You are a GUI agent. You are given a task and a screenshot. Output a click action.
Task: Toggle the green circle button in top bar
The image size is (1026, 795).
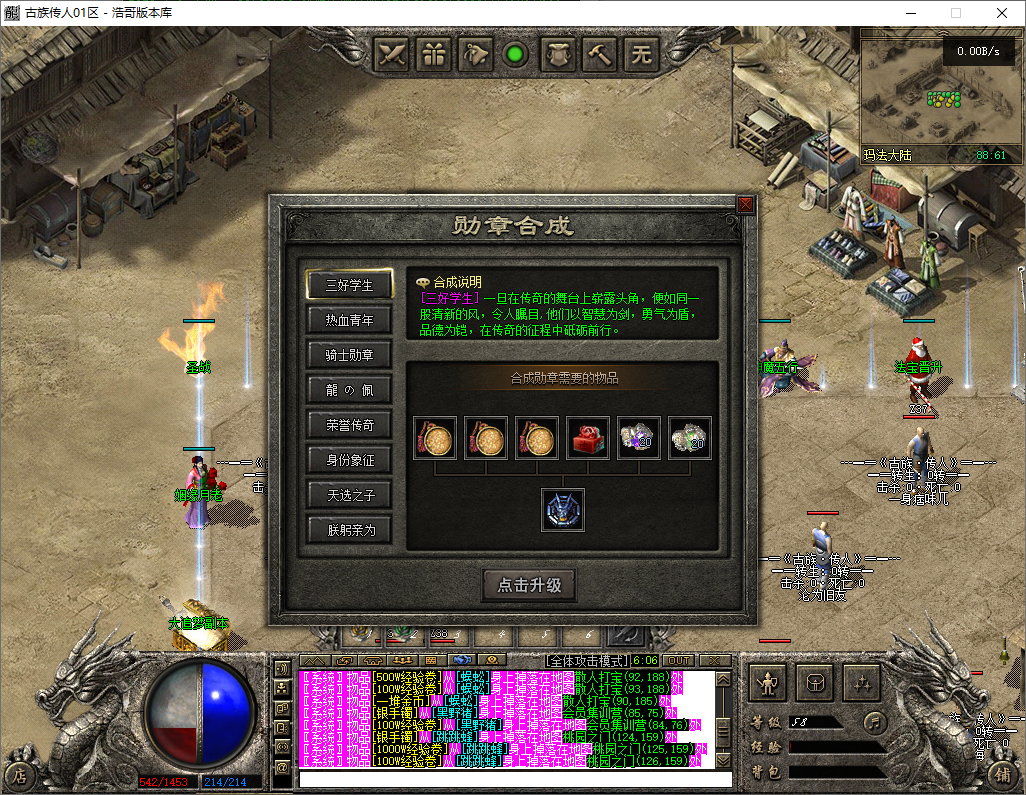tap(516, 54)
